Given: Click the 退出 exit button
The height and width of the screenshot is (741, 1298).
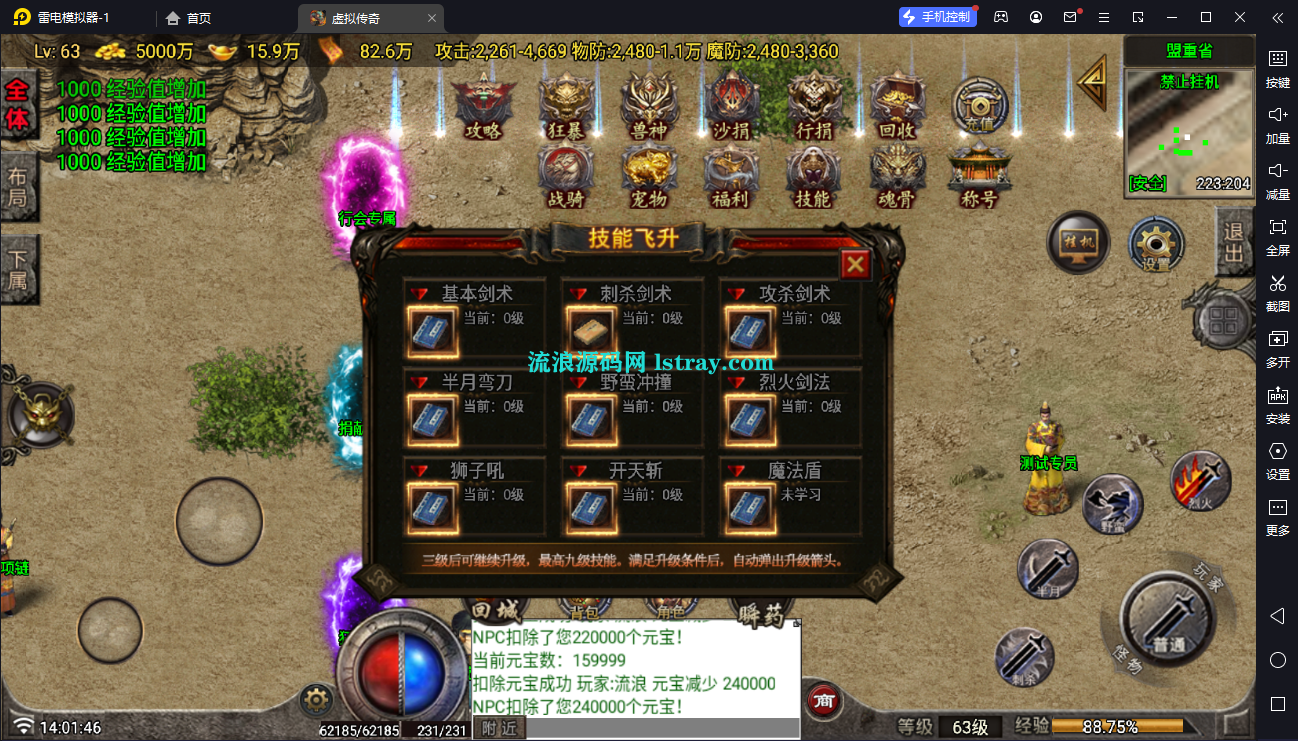Looking at the screenshot, I should pos(1234,241).
